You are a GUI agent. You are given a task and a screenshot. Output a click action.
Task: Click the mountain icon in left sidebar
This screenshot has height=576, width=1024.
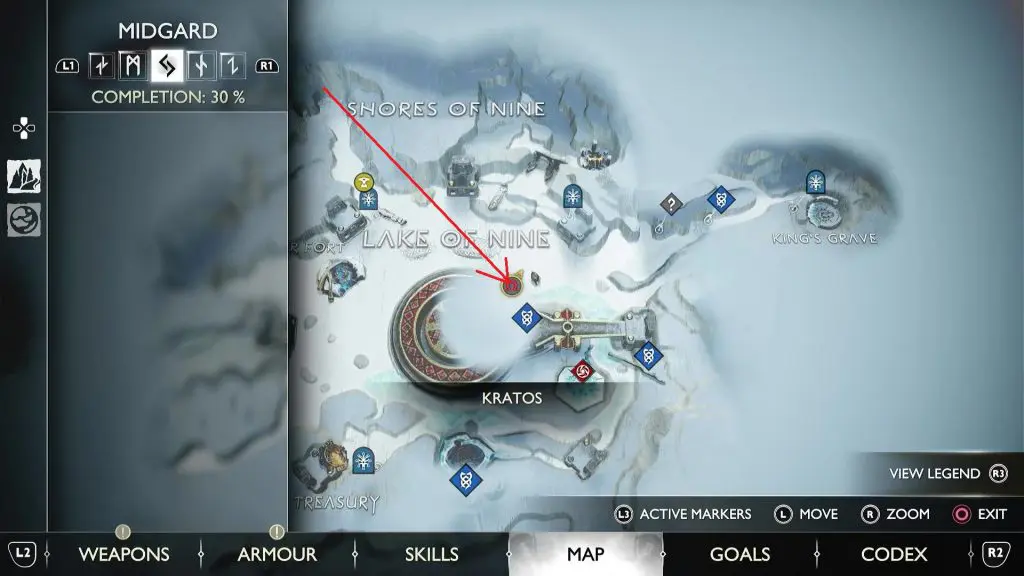[x=24, y=176]
